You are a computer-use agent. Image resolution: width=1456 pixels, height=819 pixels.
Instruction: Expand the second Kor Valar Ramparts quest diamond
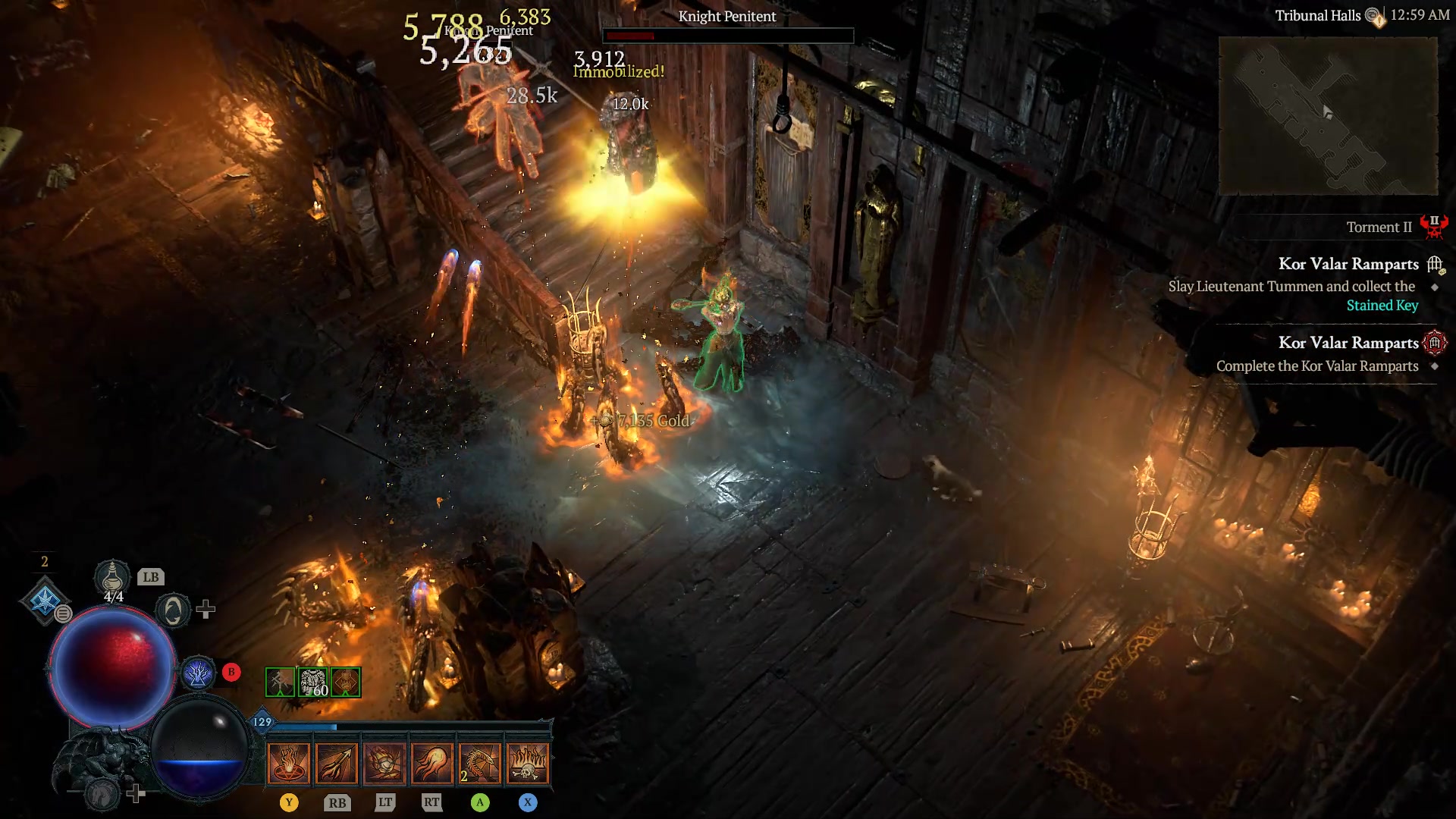(1433, 366)
